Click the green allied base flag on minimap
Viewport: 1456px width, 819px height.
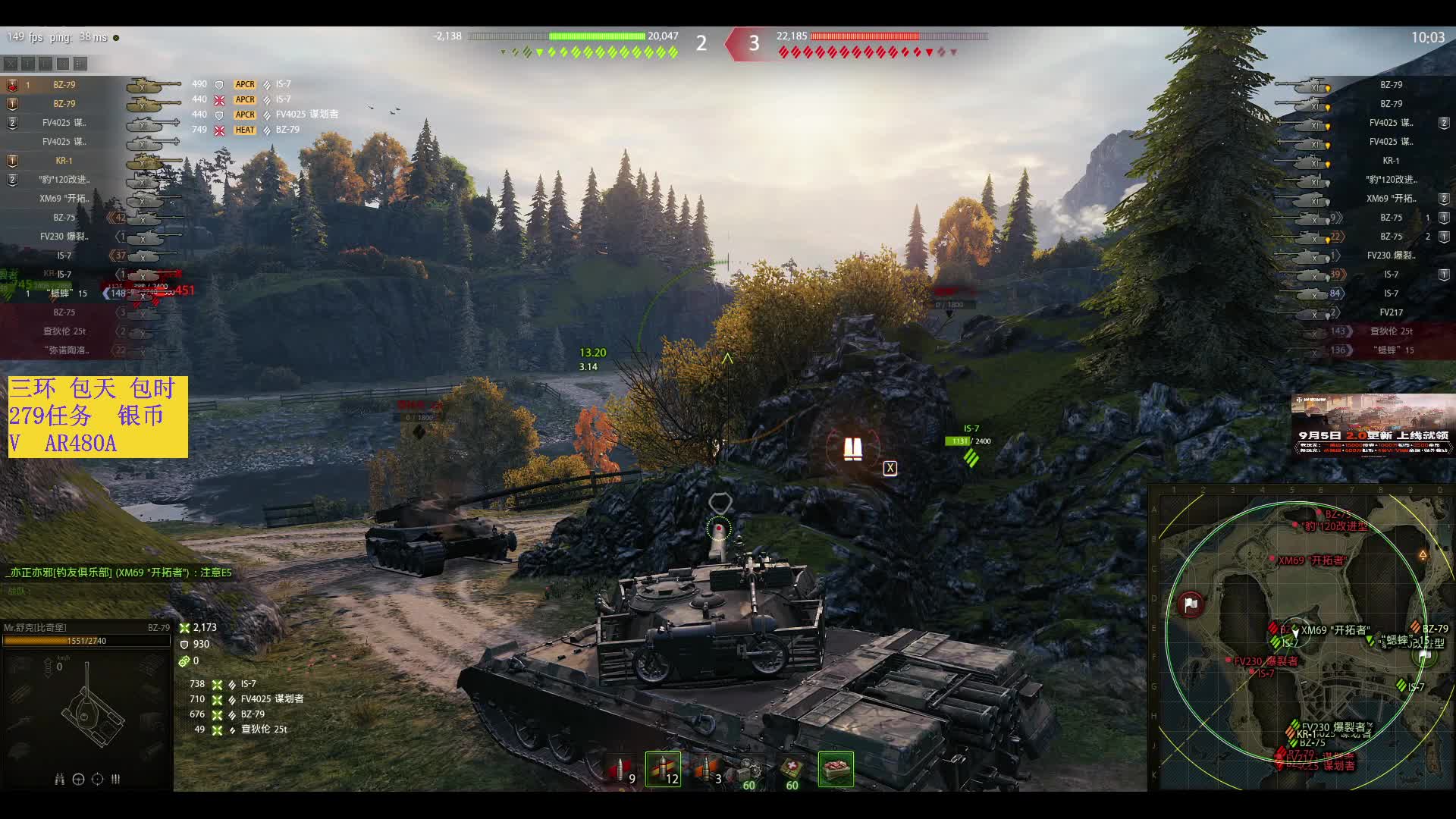coord(1424,655)
